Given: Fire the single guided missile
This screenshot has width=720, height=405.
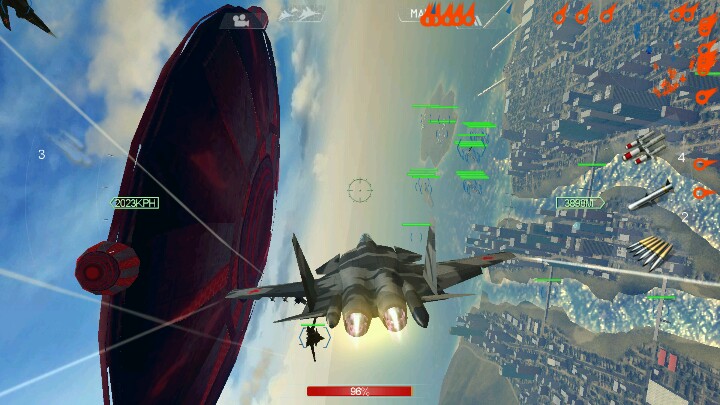Looking at the screenshot, I should tap(650, 194).
